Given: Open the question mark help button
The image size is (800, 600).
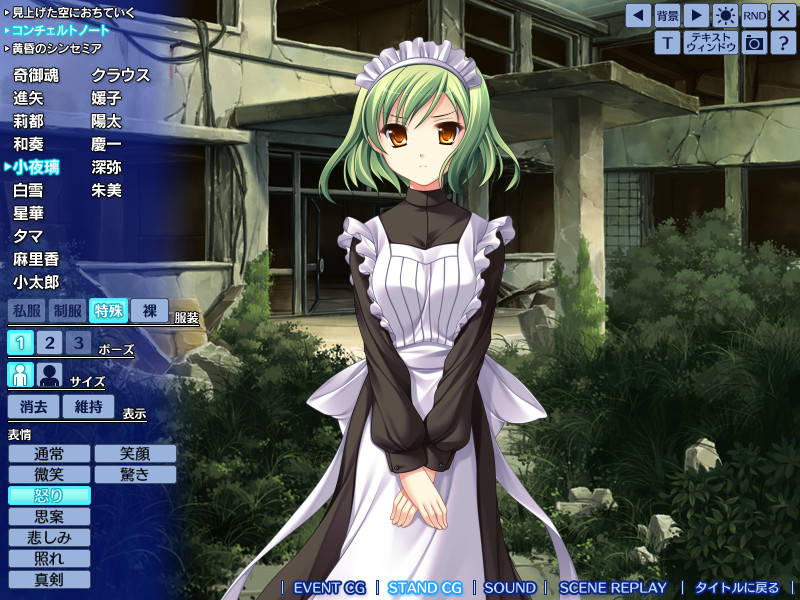Looking at the screenshot, I should 783,42.
